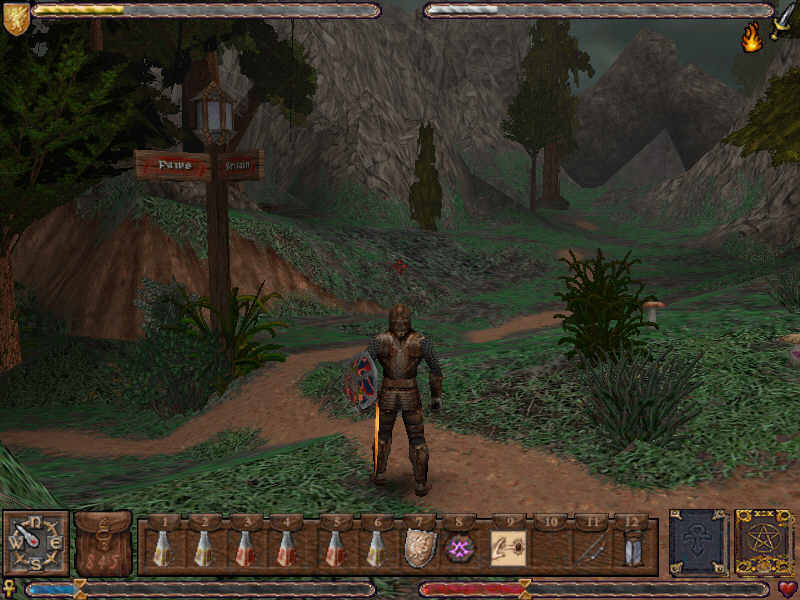Select the potion in belt slot 5
800x600 pixels.
[334, 548]
